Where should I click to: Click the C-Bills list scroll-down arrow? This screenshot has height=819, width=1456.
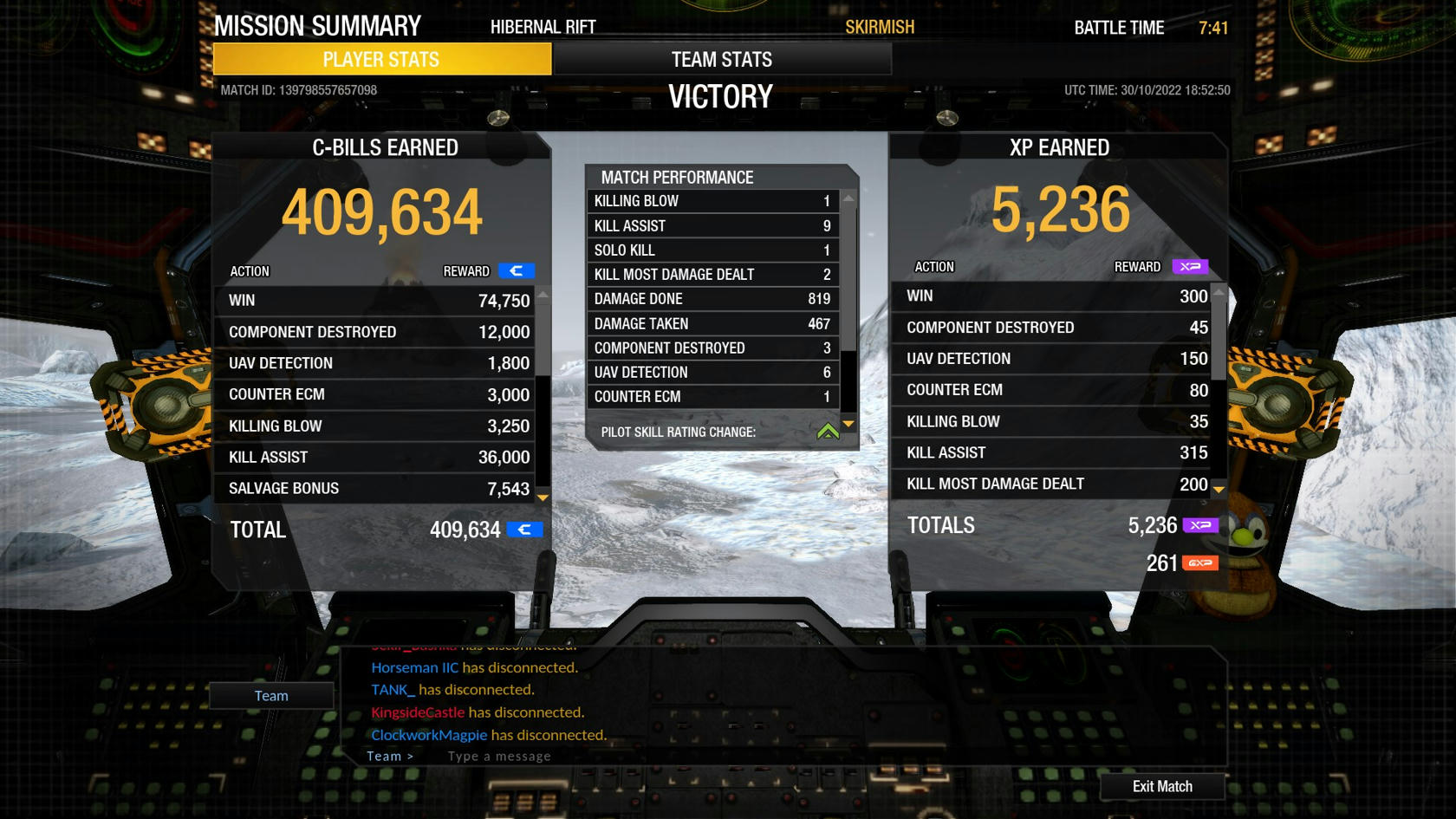point(543,497)
